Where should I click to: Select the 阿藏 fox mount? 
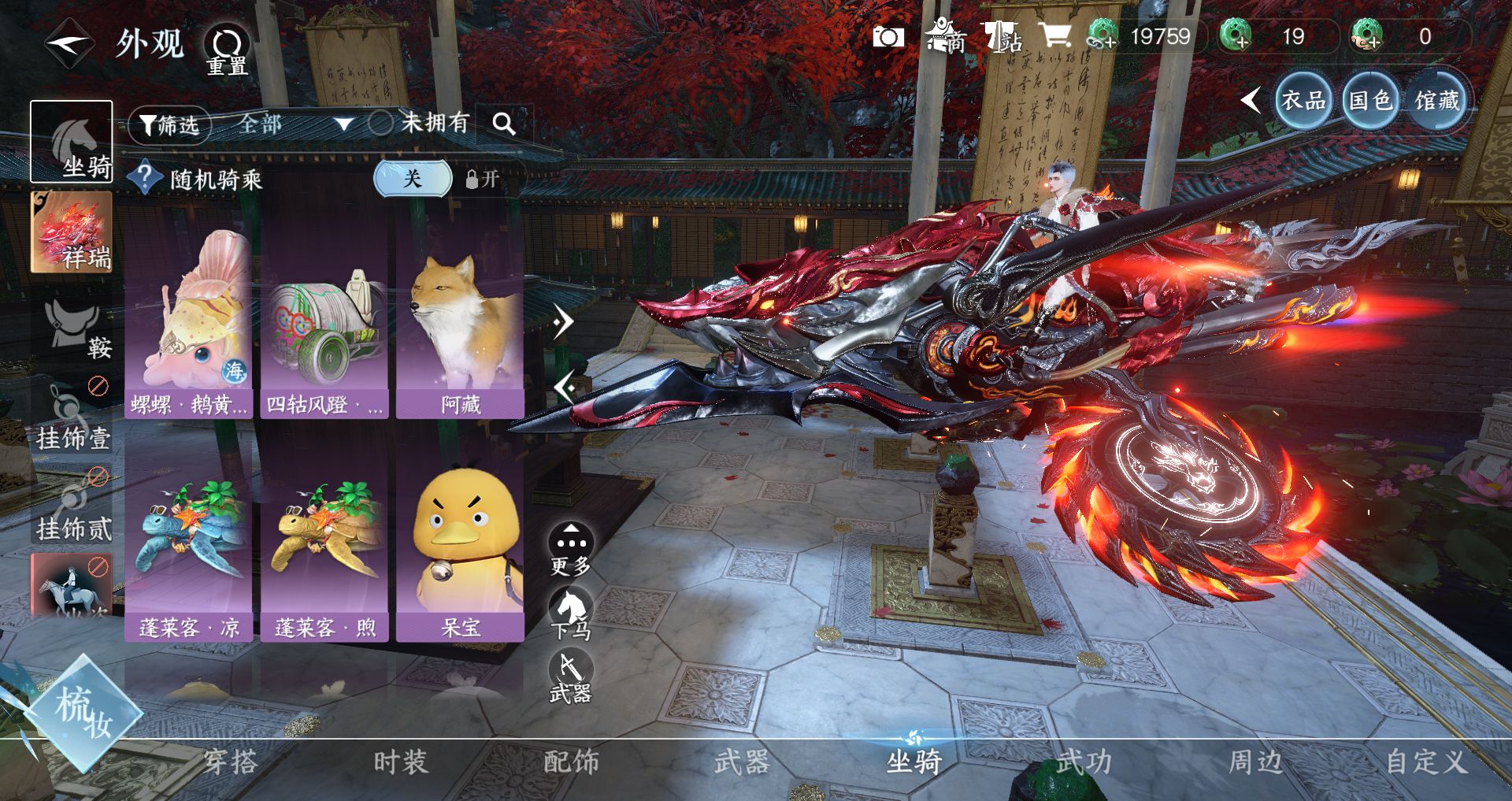point(460,331)
